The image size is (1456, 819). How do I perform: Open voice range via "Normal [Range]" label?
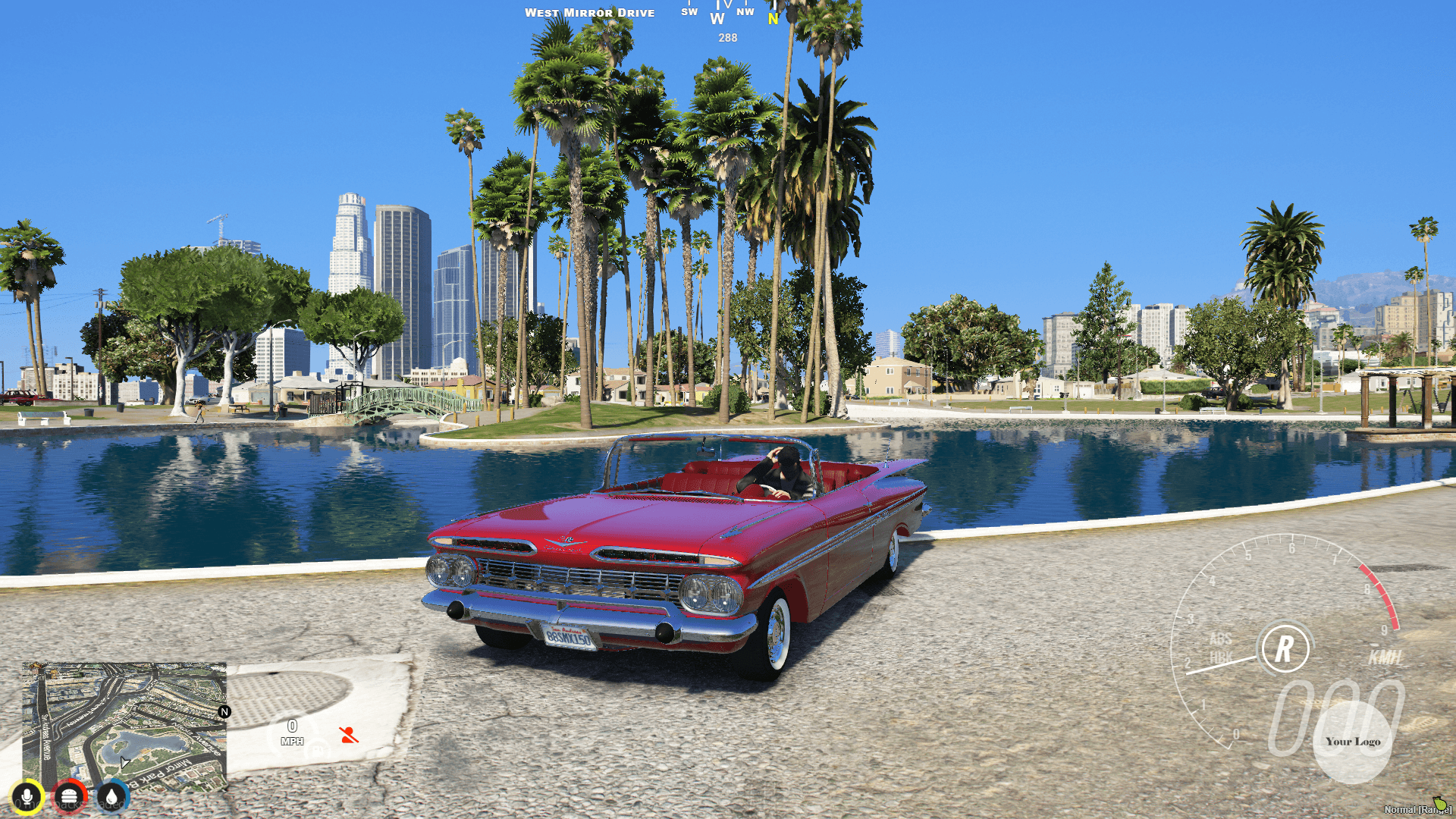pos(1413,809)
